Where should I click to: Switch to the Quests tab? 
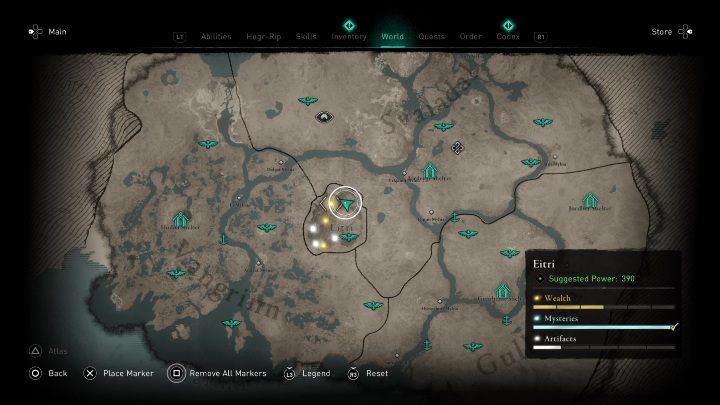432,37
